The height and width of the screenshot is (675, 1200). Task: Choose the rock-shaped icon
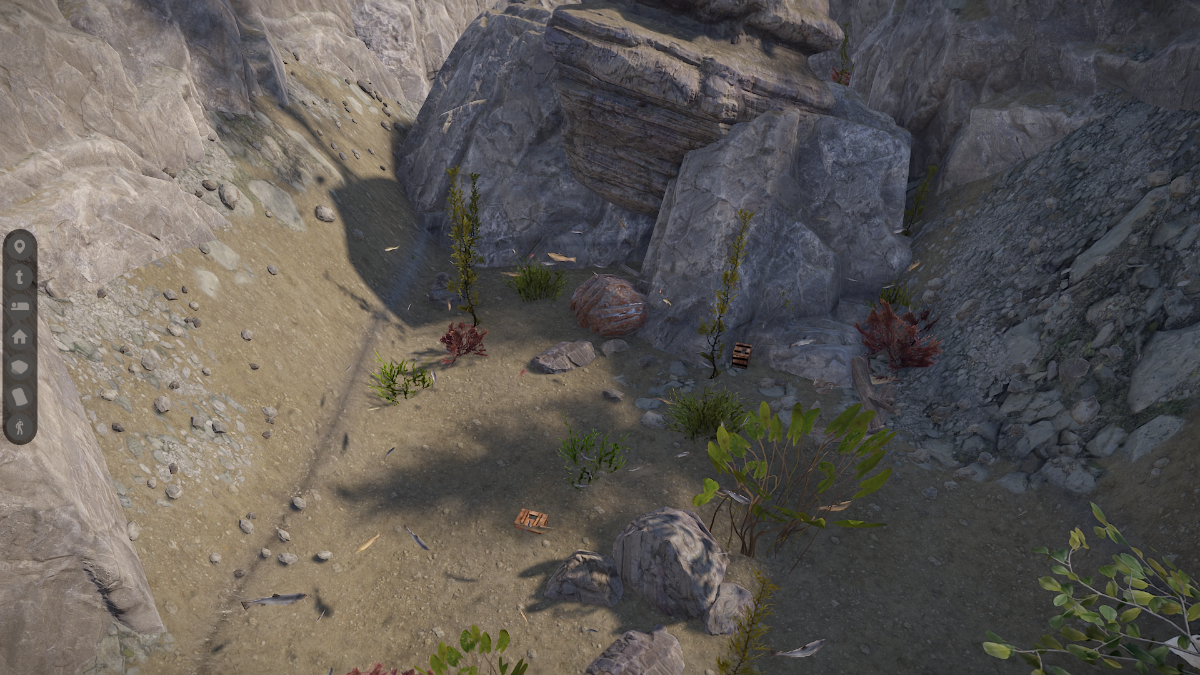point(20,366)
